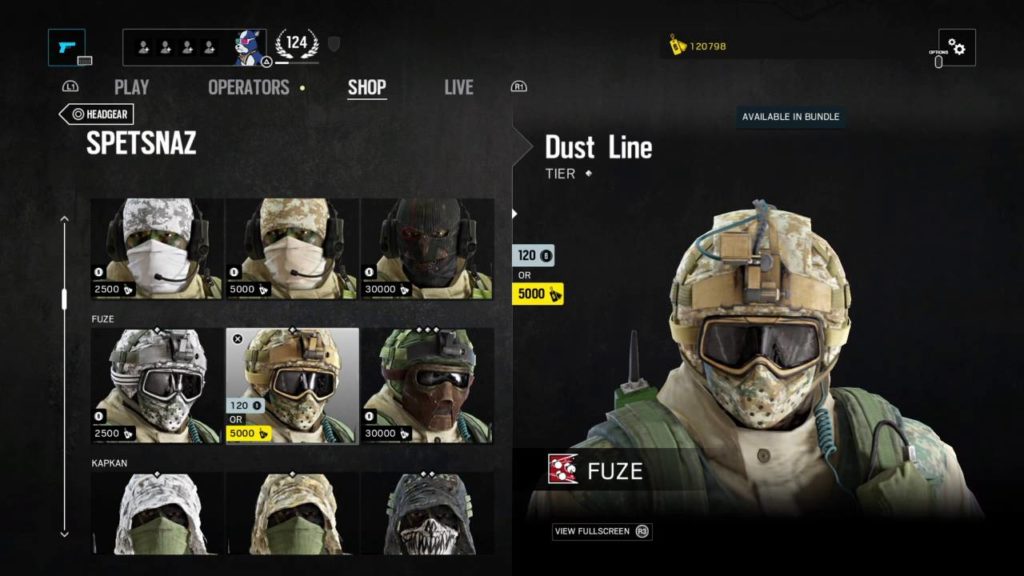Switch to the PLAY tab
This screenshot has width=1024, height=576.
131,88
